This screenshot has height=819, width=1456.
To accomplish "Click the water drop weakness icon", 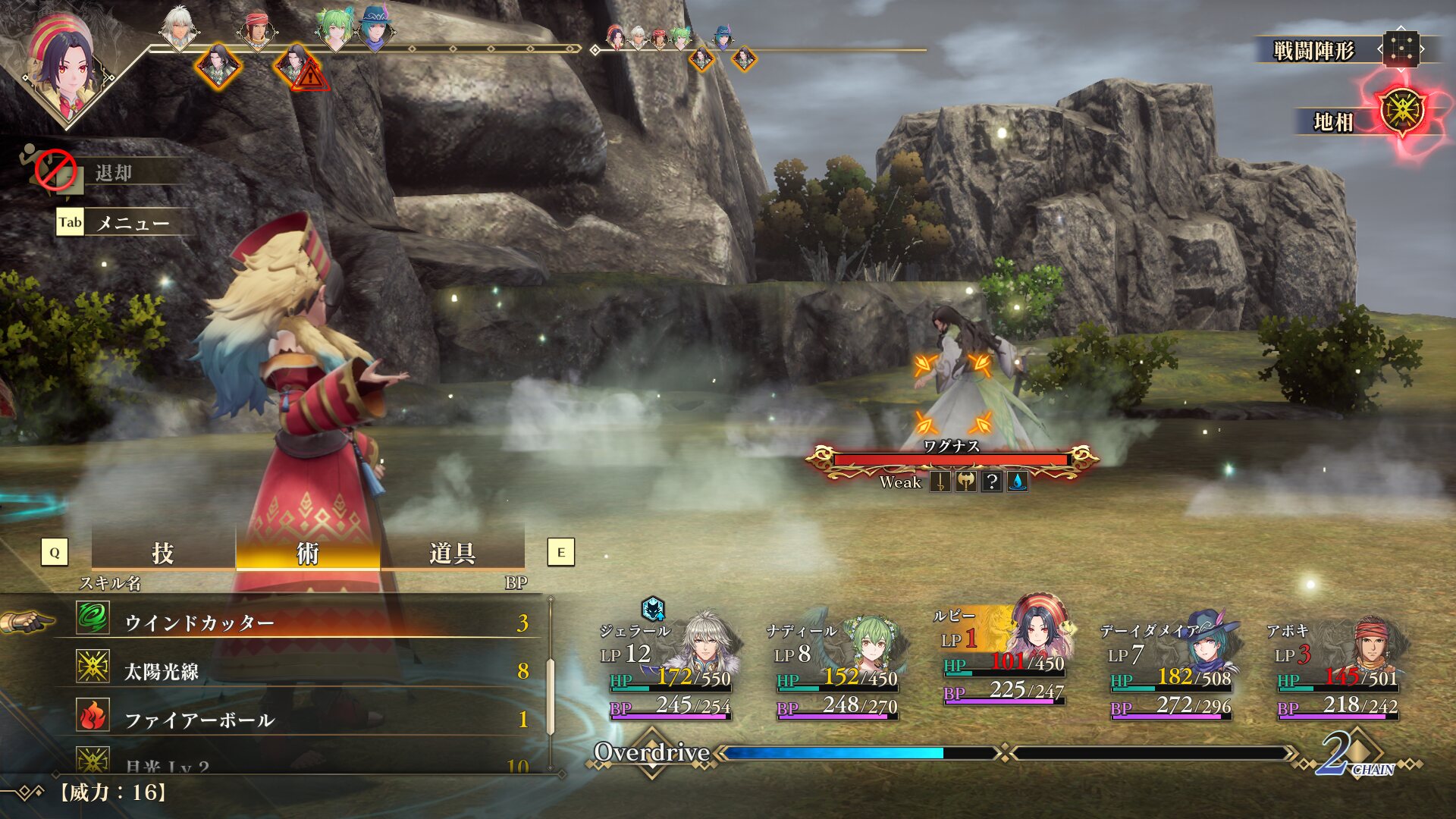I will pos(1018,482).
